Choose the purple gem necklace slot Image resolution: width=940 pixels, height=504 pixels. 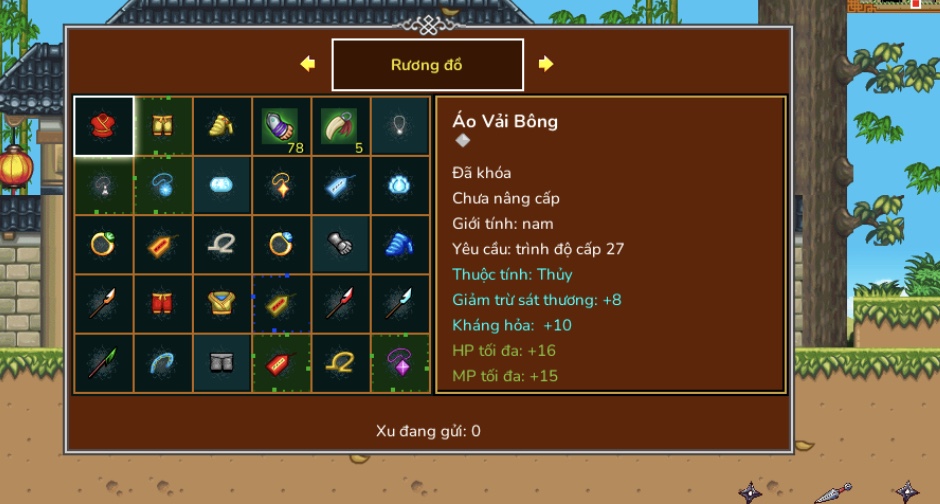pyautogui.click(x=399, y=362)
